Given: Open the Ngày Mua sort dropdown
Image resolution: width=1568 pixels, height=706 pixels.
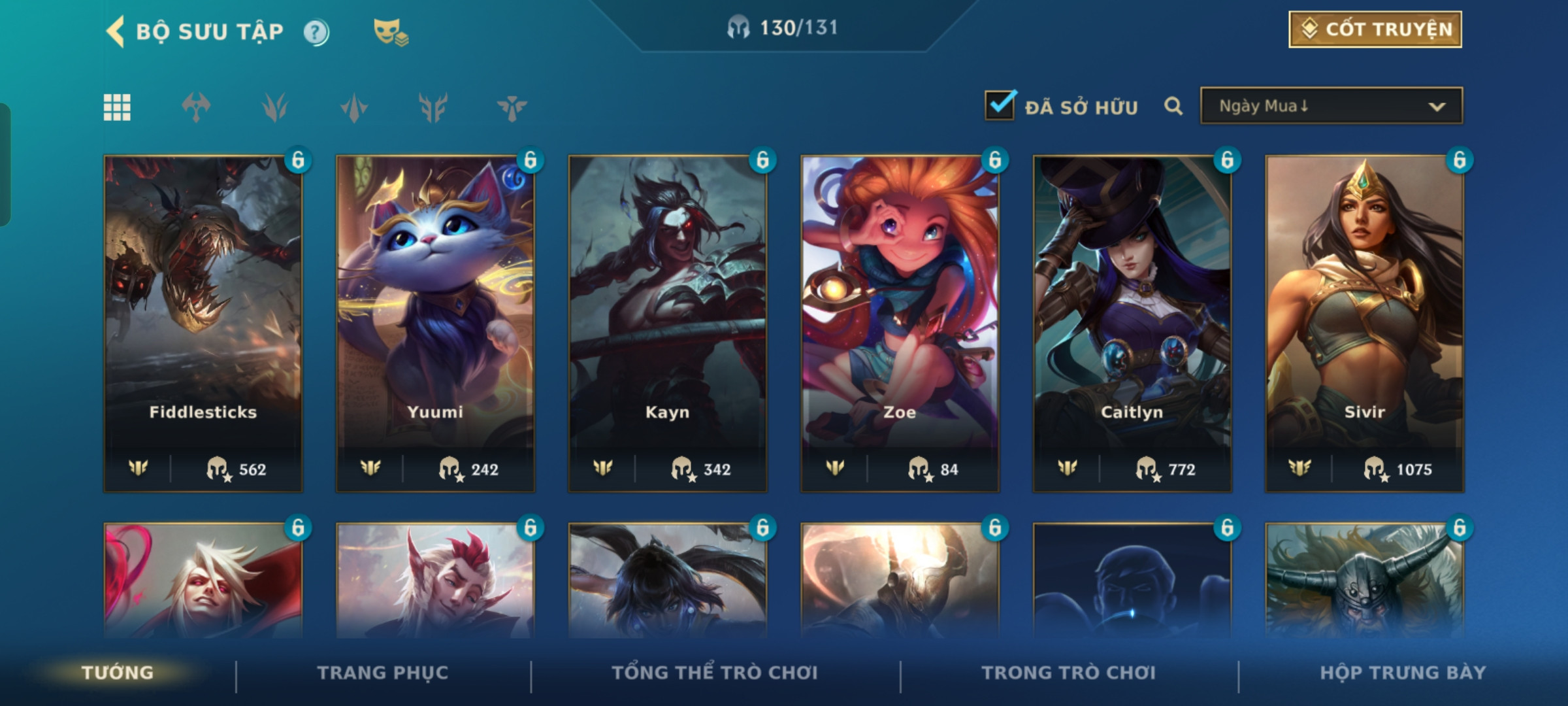Looking at the screenshot, I should click(1331, 106).
